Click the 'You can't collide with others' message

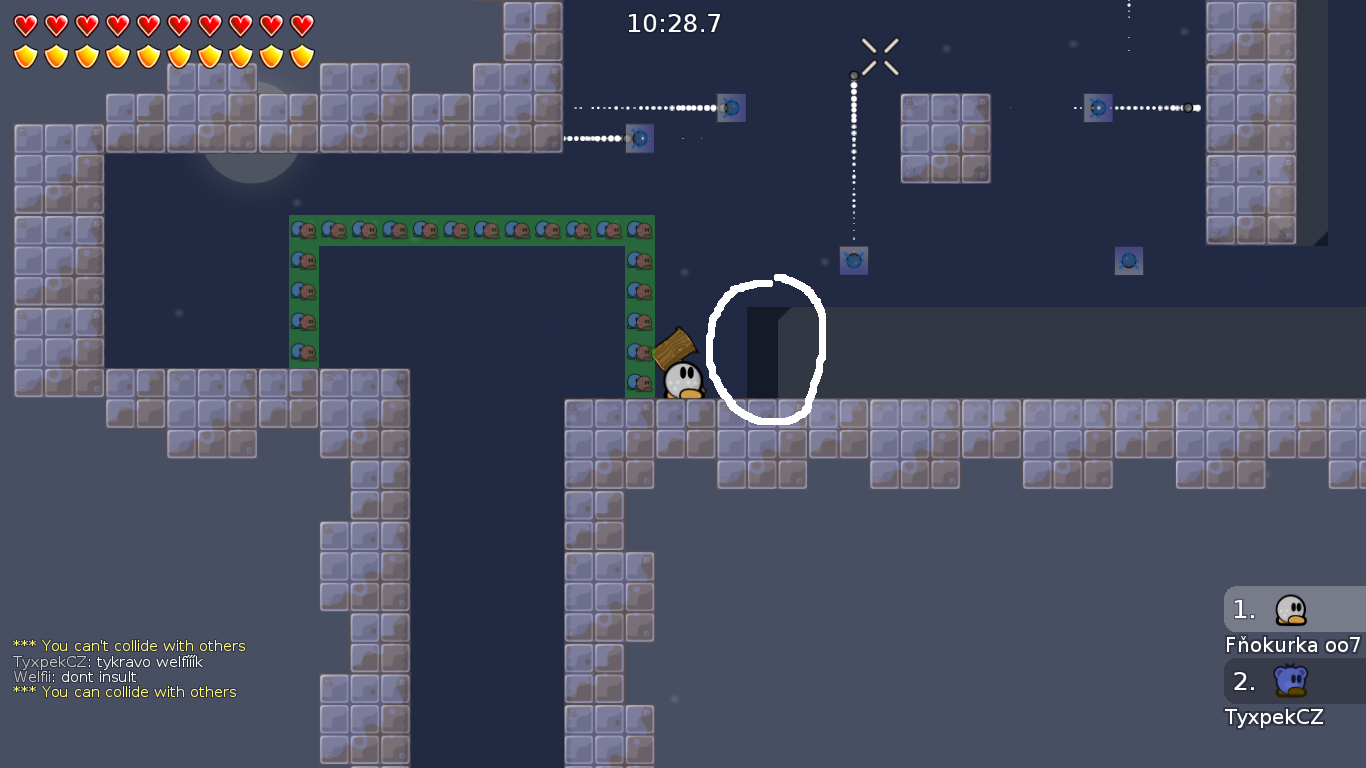click(128, 645)
